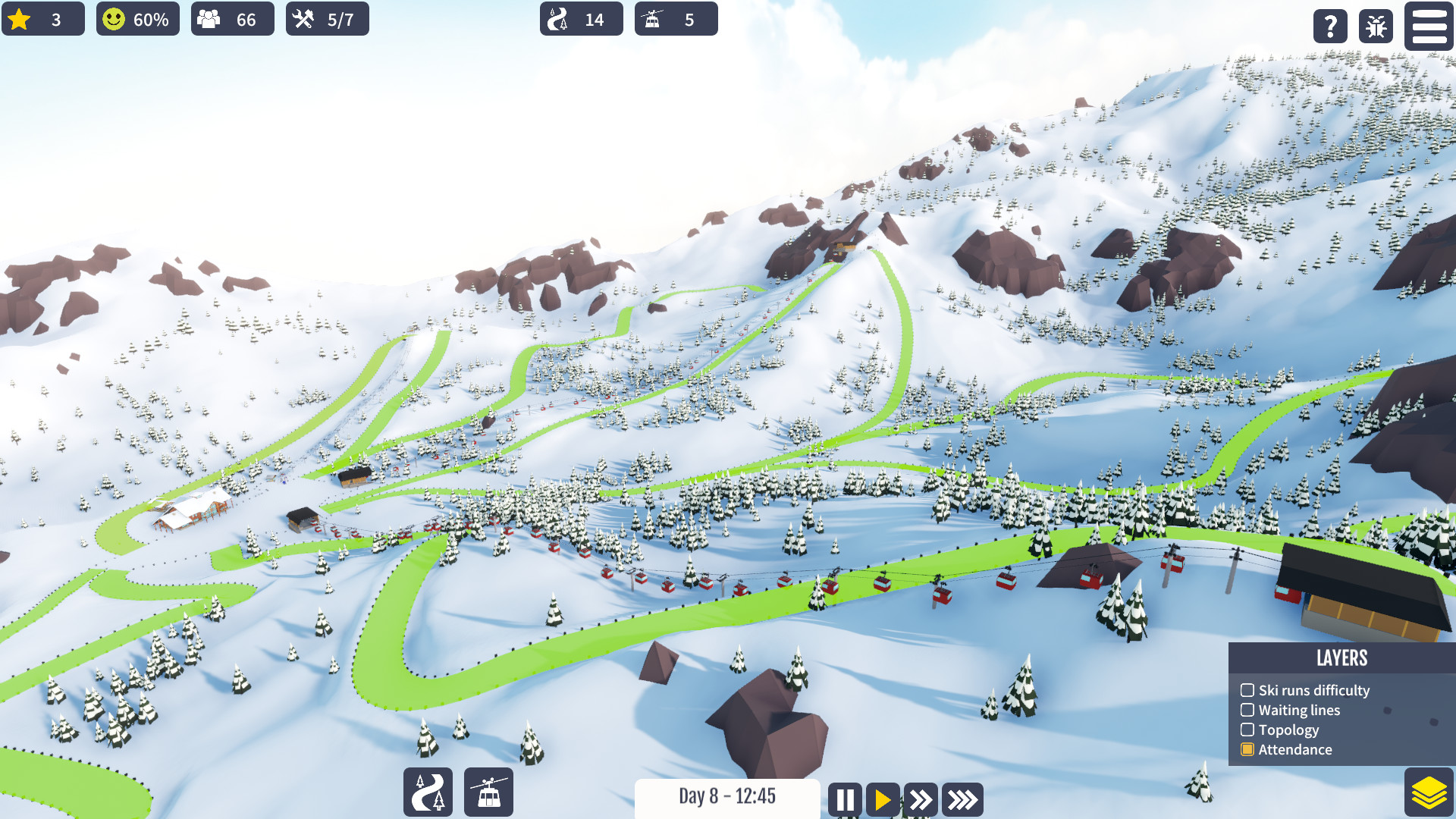Open the hamburger menu

(1428, 27)
